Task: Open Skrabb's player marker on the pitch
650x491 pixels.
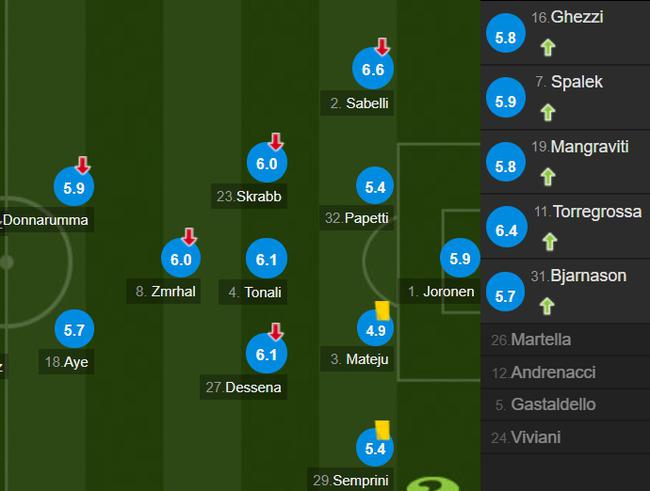Action: (266, 164)
